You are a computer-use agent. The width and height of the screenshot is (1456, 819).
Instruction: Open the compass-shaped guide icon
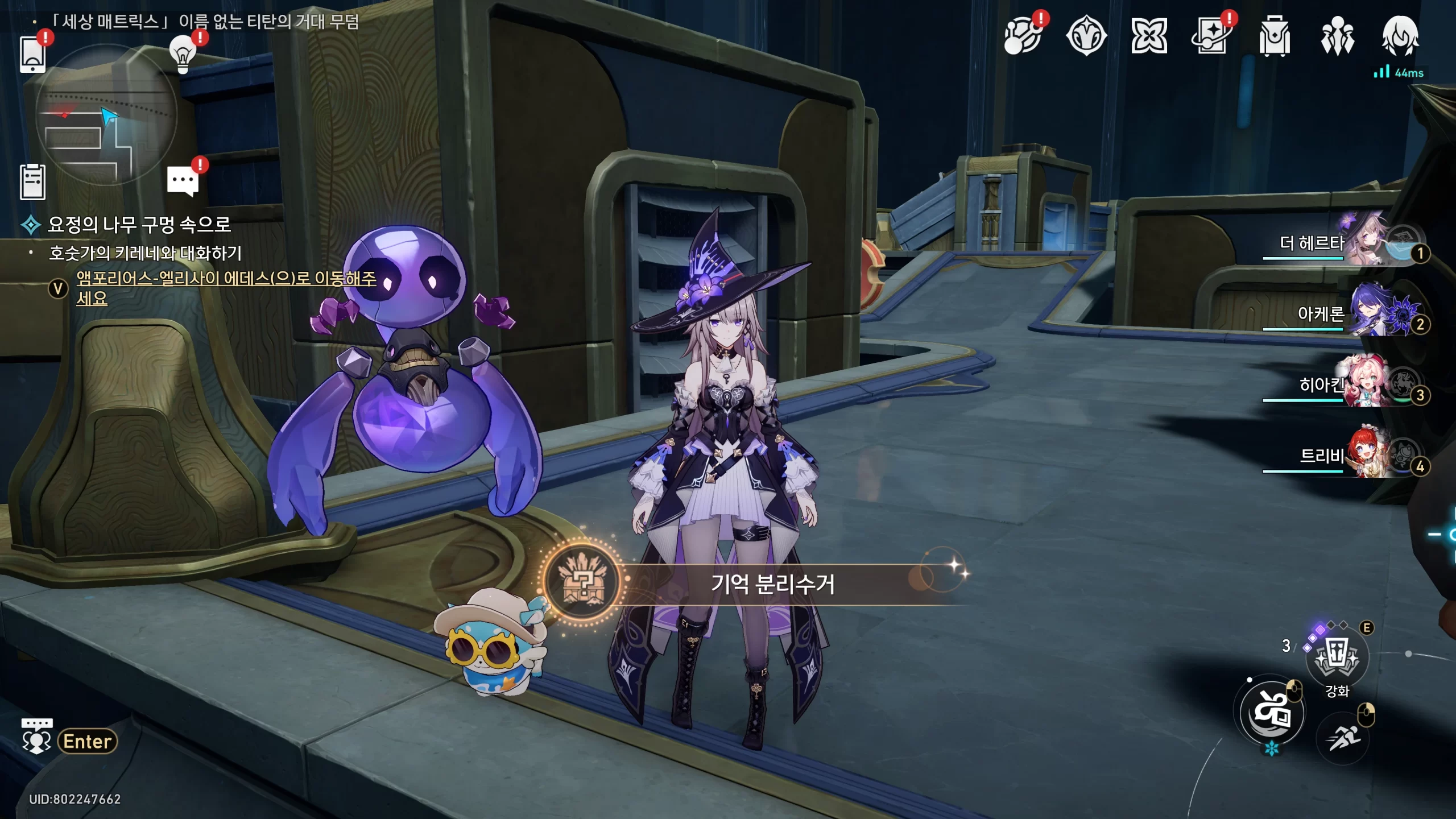coord(1086,36)
